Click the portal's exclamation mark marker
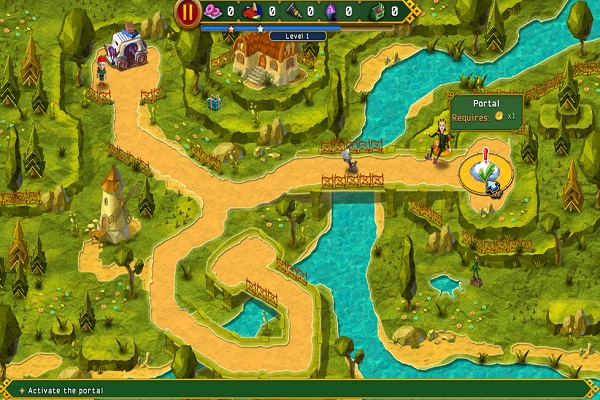This screenshot has width=600, height=400. point(485,156)
